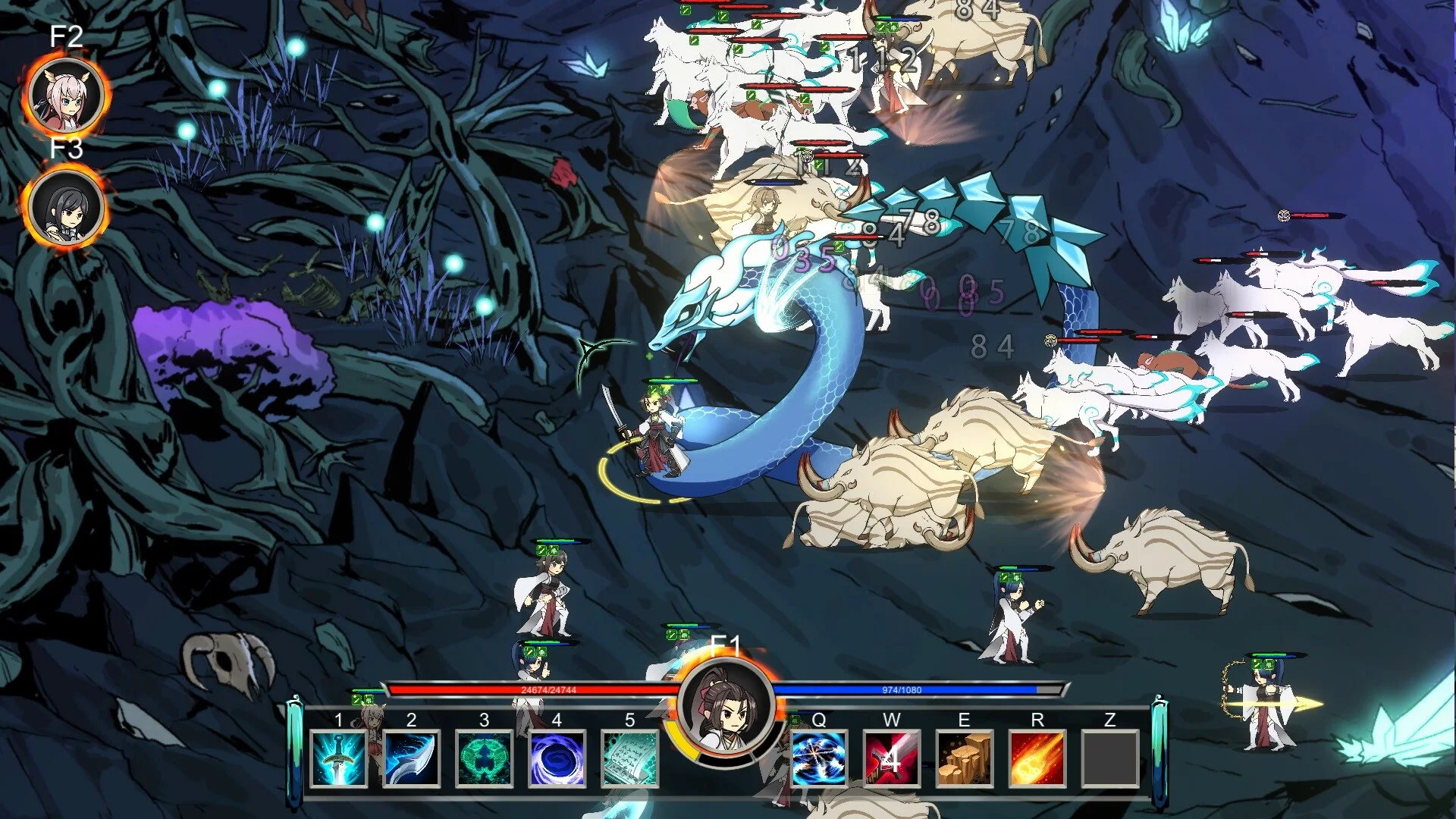Viewport: 1456px width, 819px height.
Task: Activate the rock pillars E ability
Action: point(965,758)
